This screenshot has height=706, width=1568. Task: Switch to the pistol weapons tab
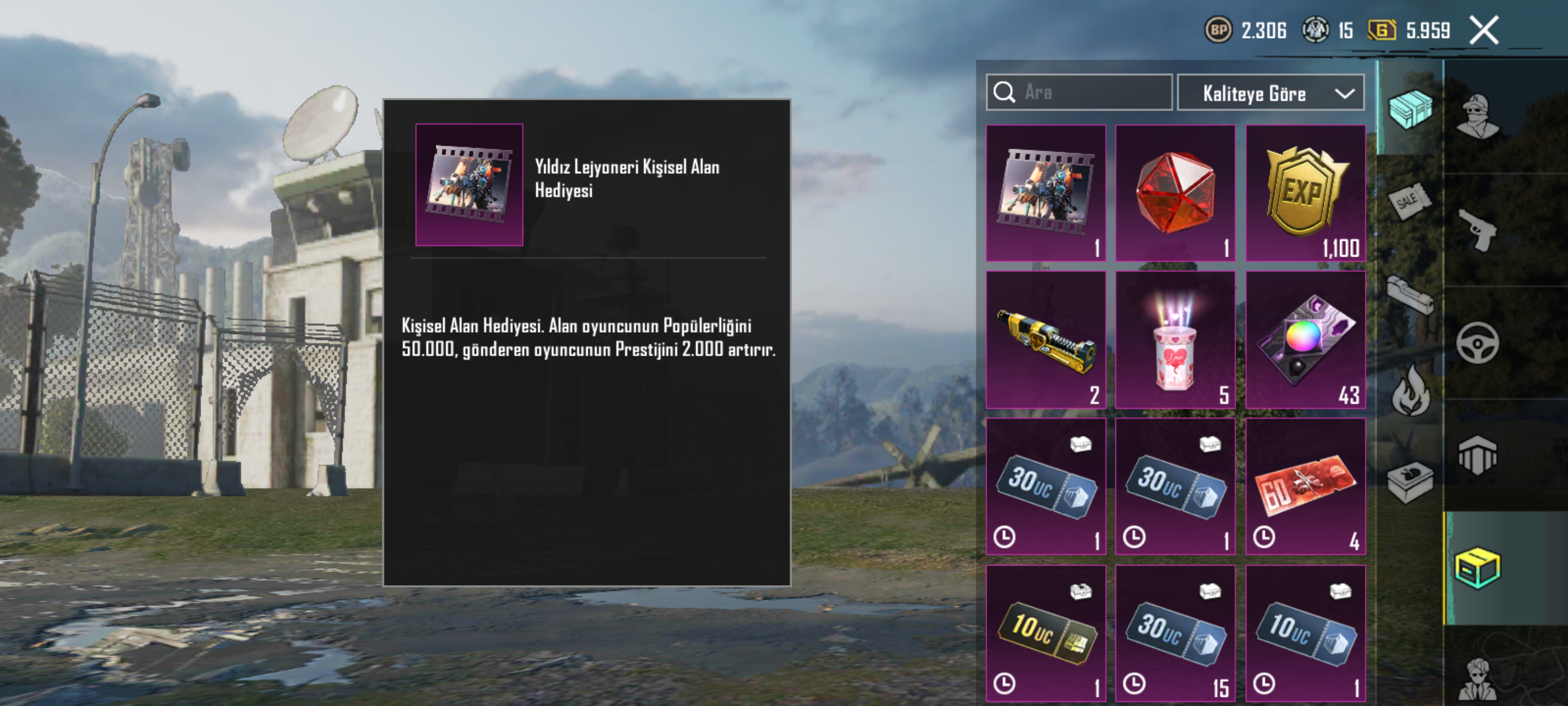pyautogui.click(x=1478, y=230)
